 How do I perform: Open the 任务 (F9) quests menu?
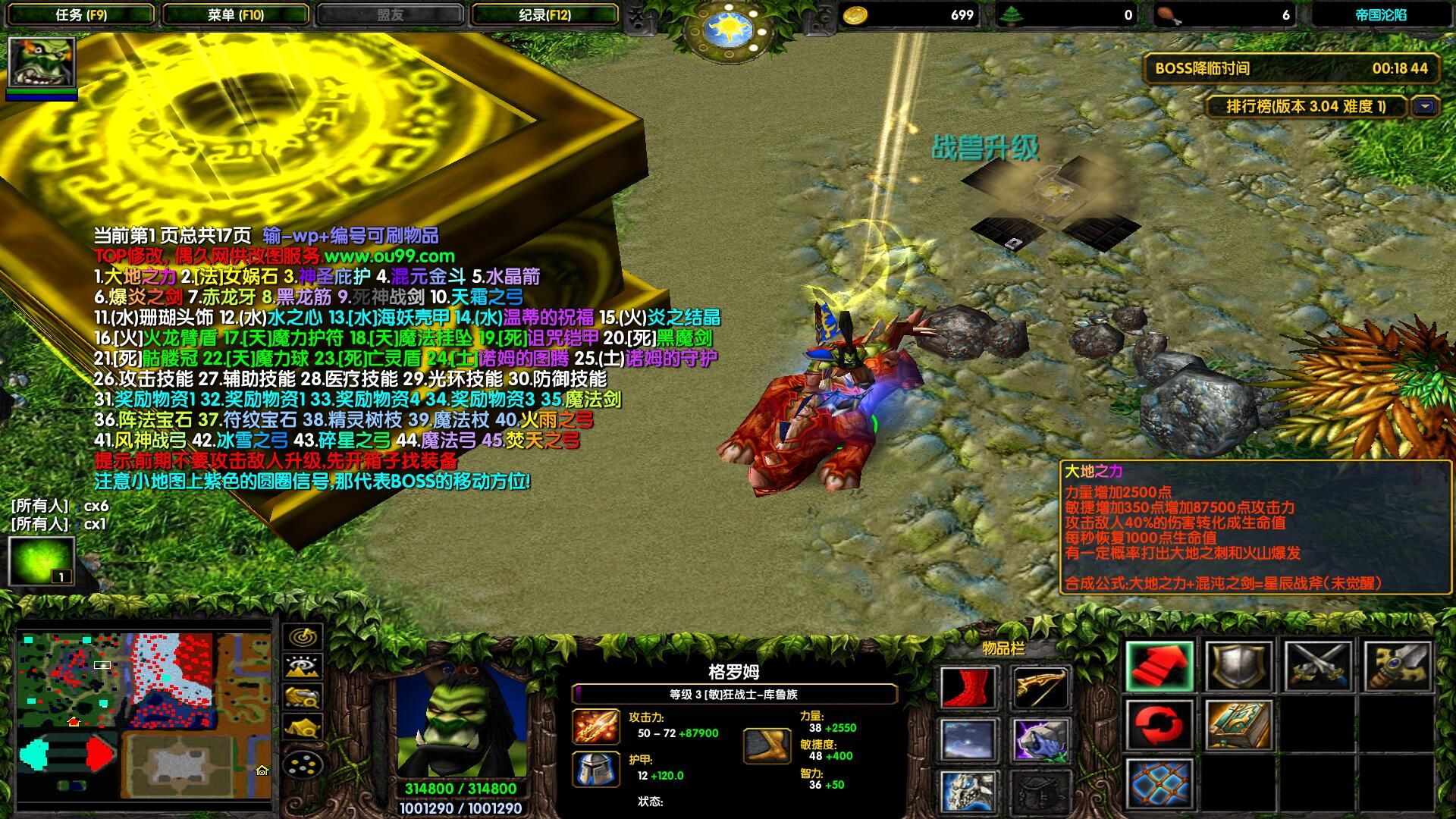(x=81, y=14)
